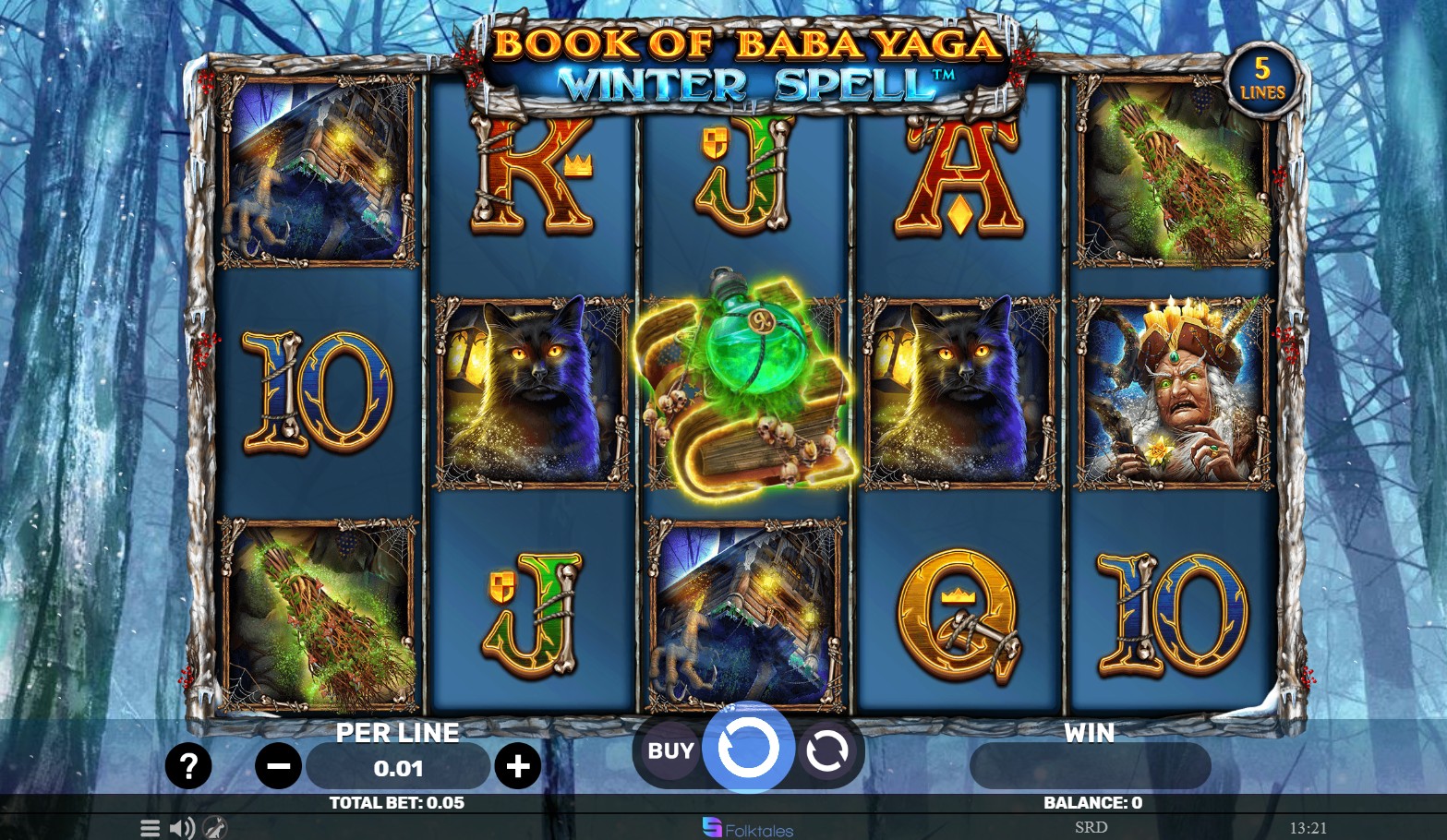The width and height of the screenshot is (1447, 840).
Task: Click the BALANCE: 0 status strip
Action: click(x=1090, y=802)
